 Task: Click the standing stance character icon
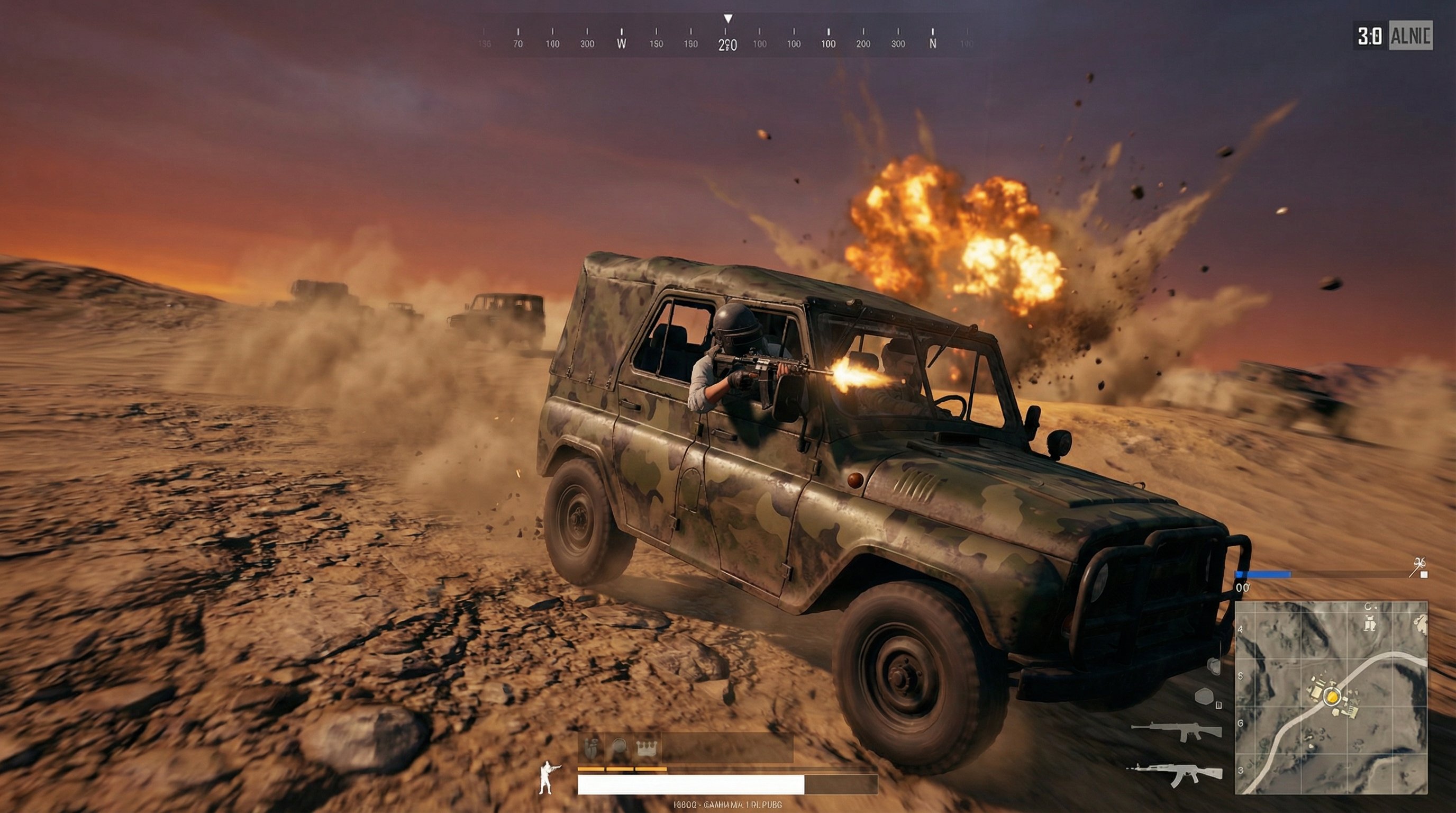pos(547,778)
